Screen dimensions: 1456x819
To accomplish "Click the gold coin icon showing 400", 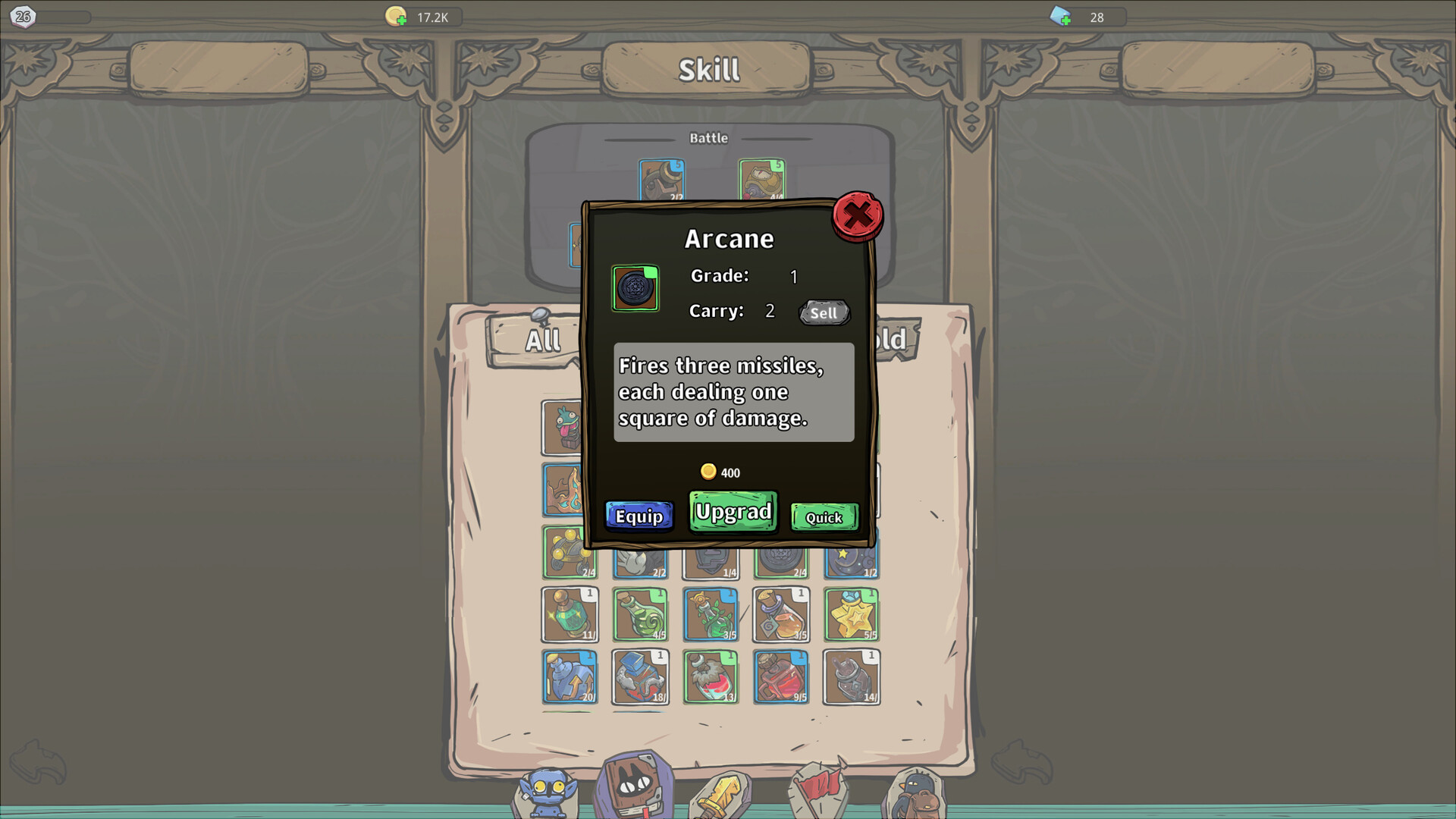I will pos(710,471).
